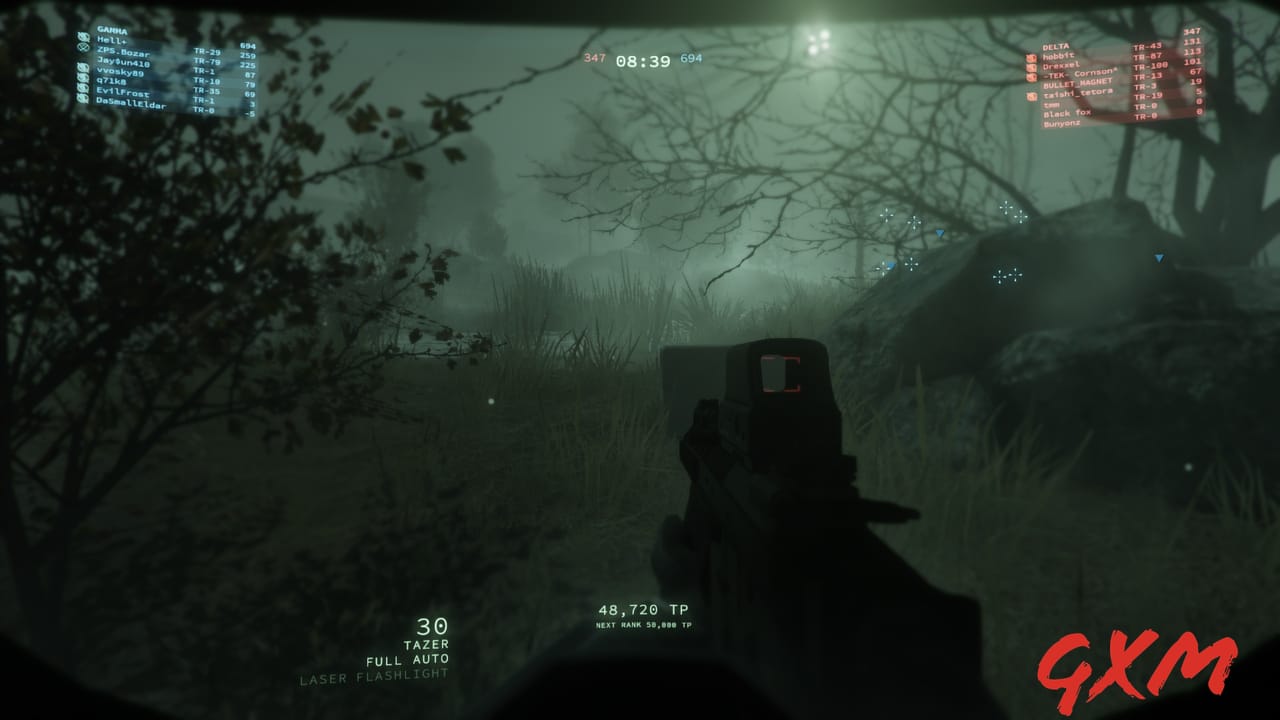Screen dimensions: 1280x720
Task: Select the icon next to Drexxel
Action: [x=1031, y=68]
